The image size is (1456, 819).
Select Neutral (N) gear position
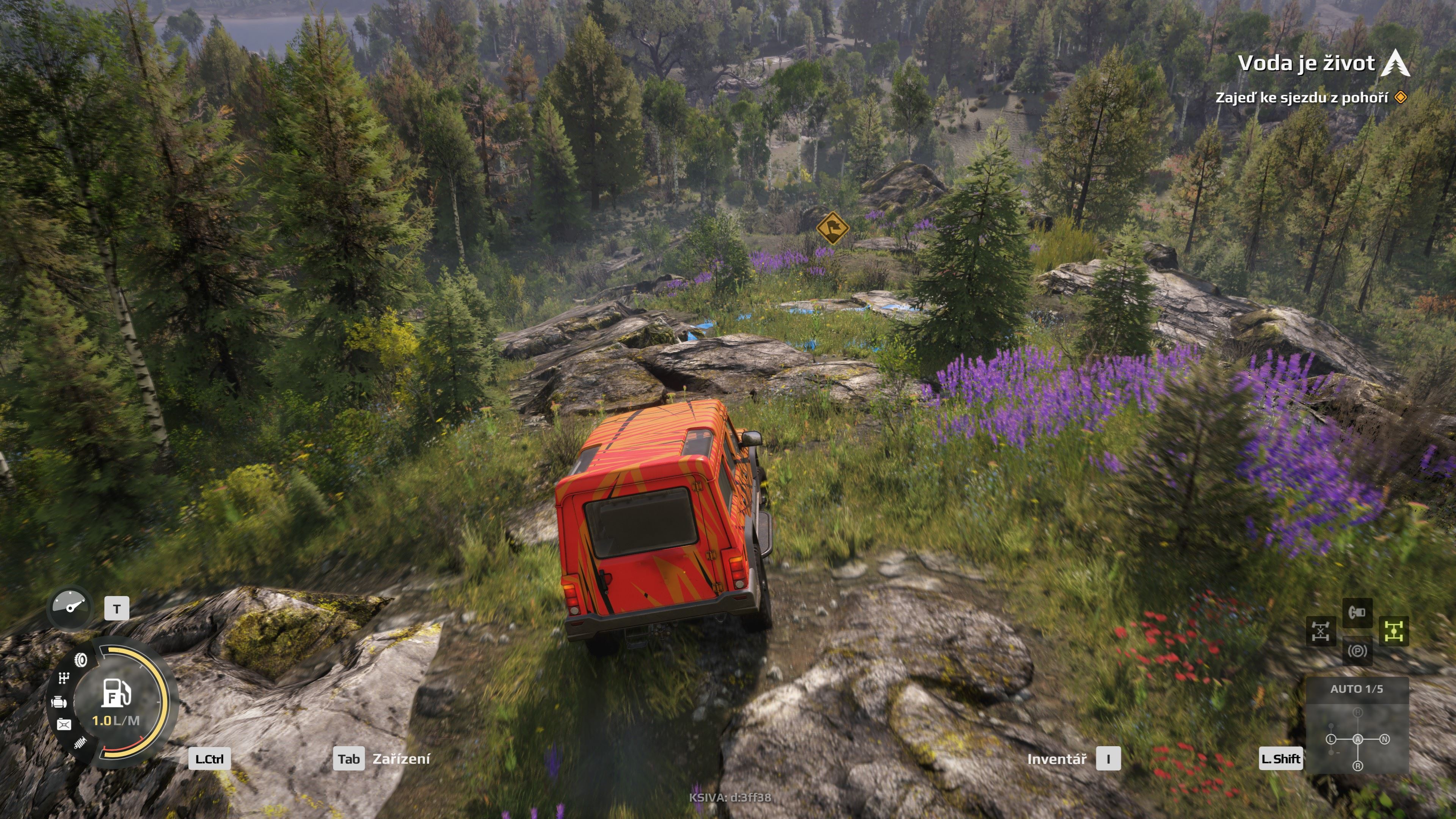[x=1385, y=739]
